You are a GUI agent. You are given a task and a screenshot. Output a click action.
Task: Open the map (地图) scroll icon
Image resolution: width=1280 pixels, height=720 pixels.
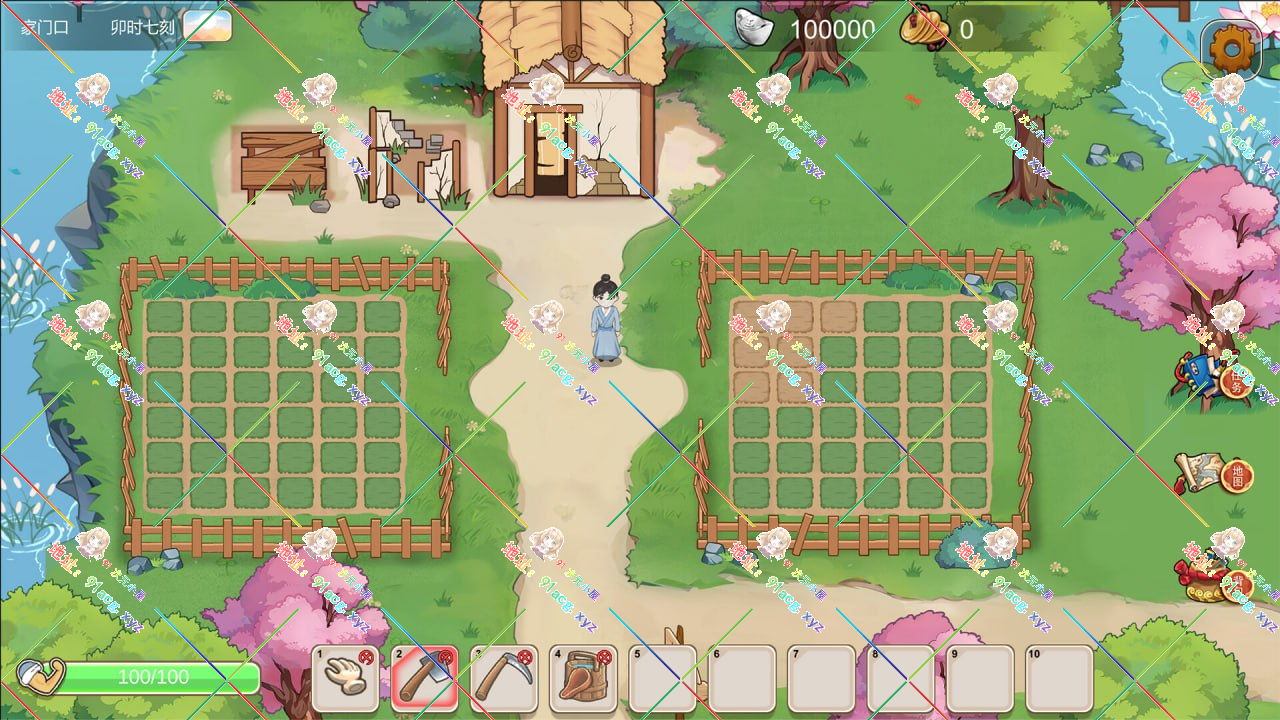[1213, 472]
